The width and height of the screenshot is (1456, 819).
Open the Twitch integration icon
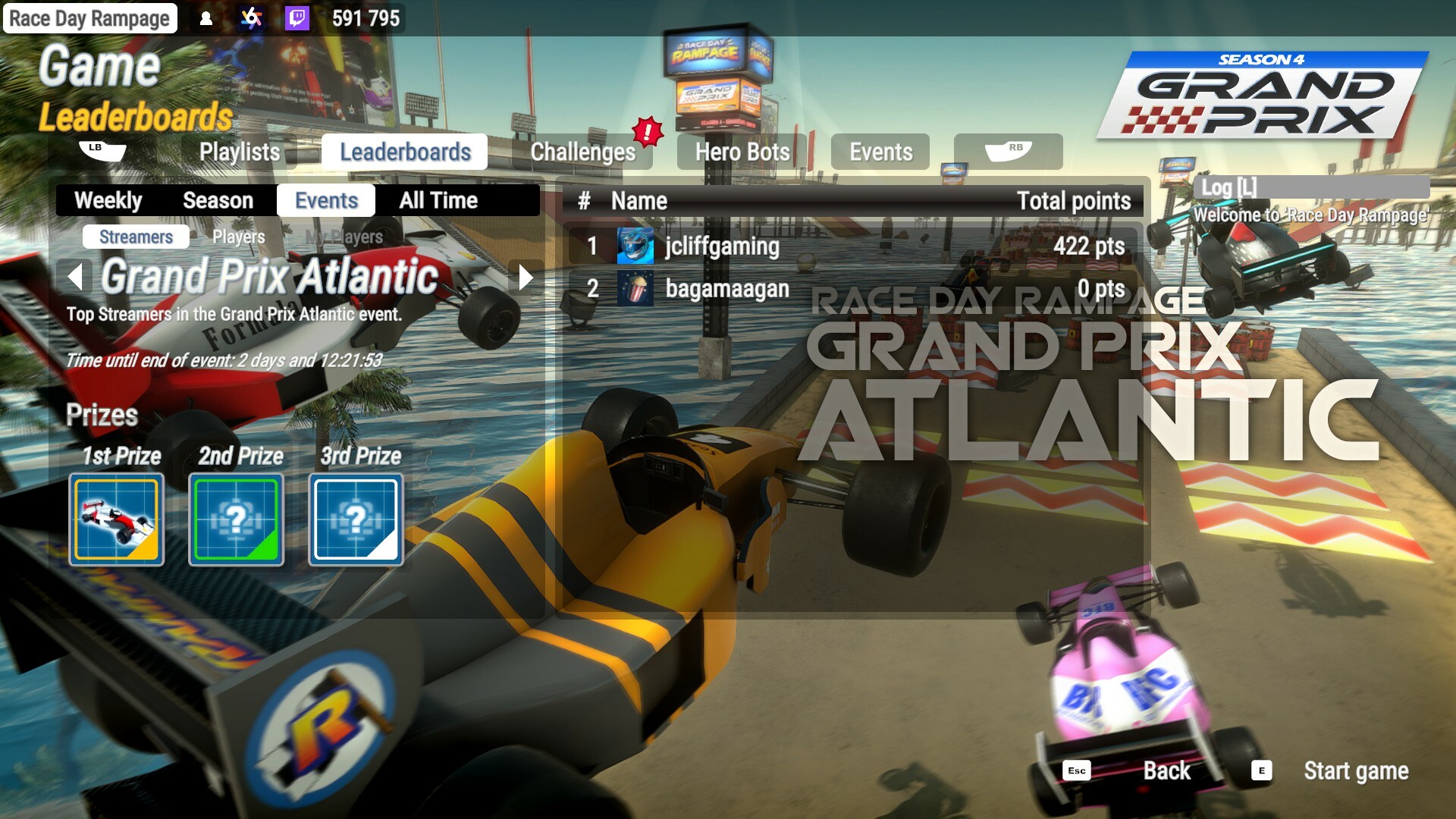(295, 18)
